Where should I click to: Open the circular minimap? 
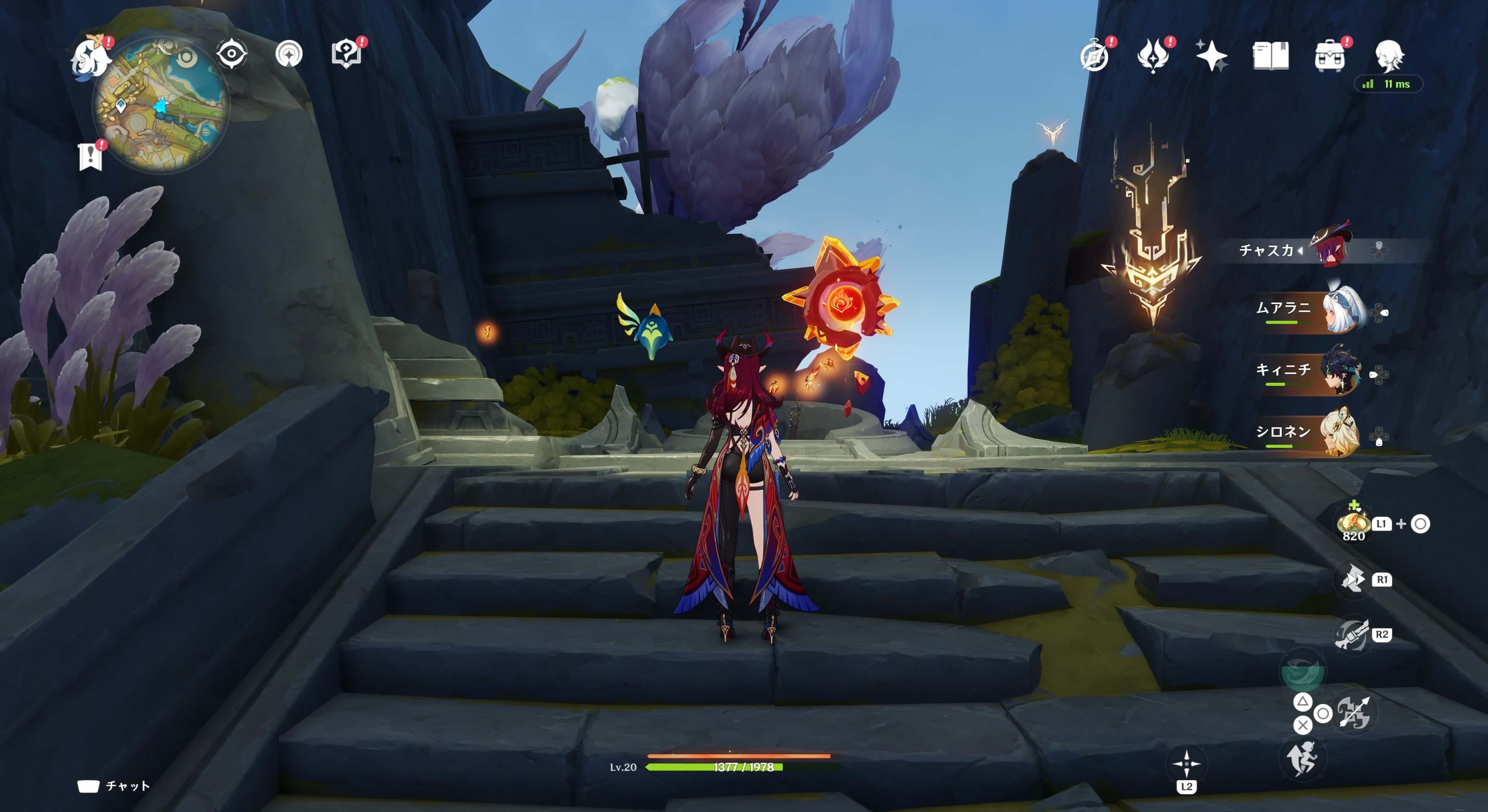click(161, 105)
